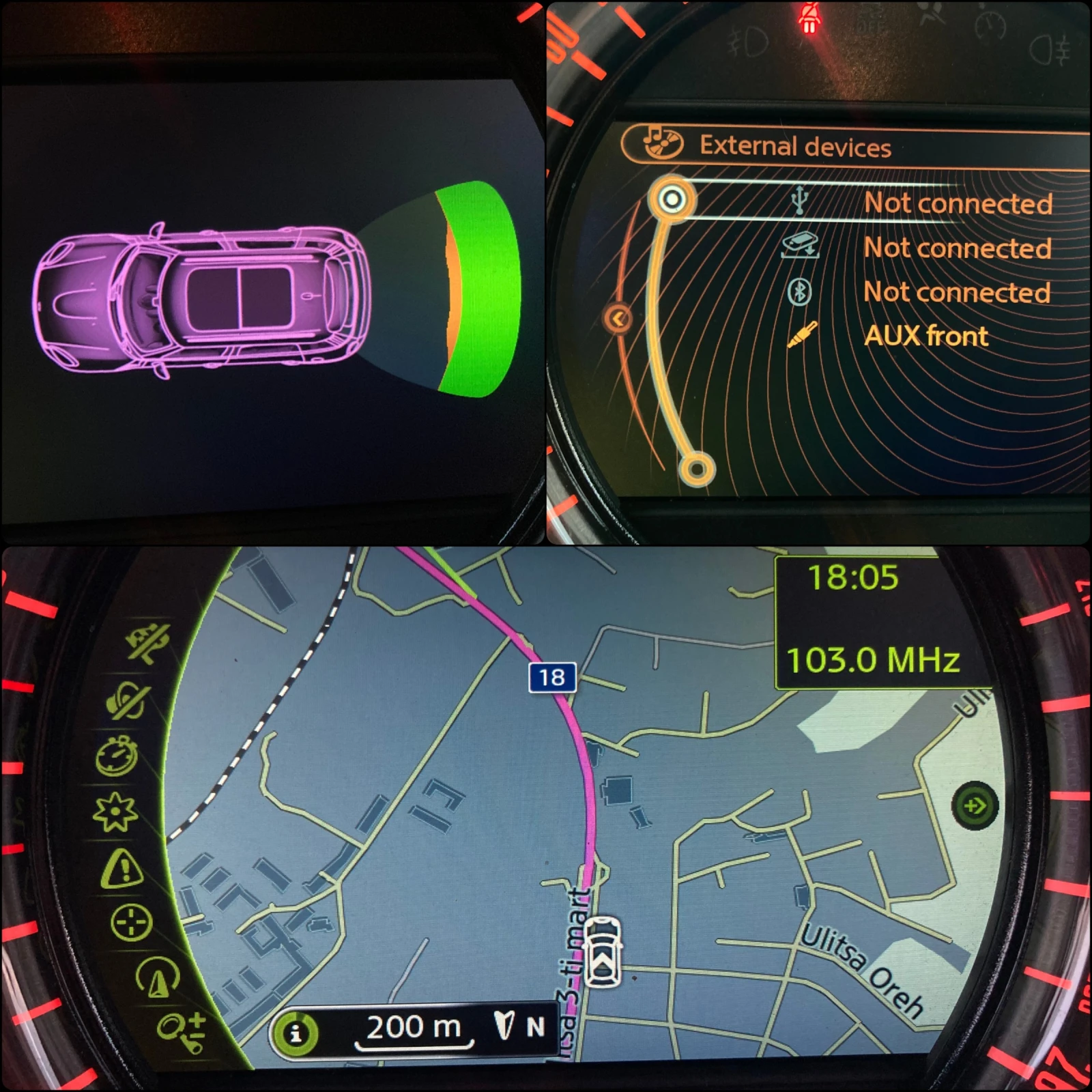Click the music note icon beside External devices
This screenshot has height=1092, width=1092.
coord(659,143)
